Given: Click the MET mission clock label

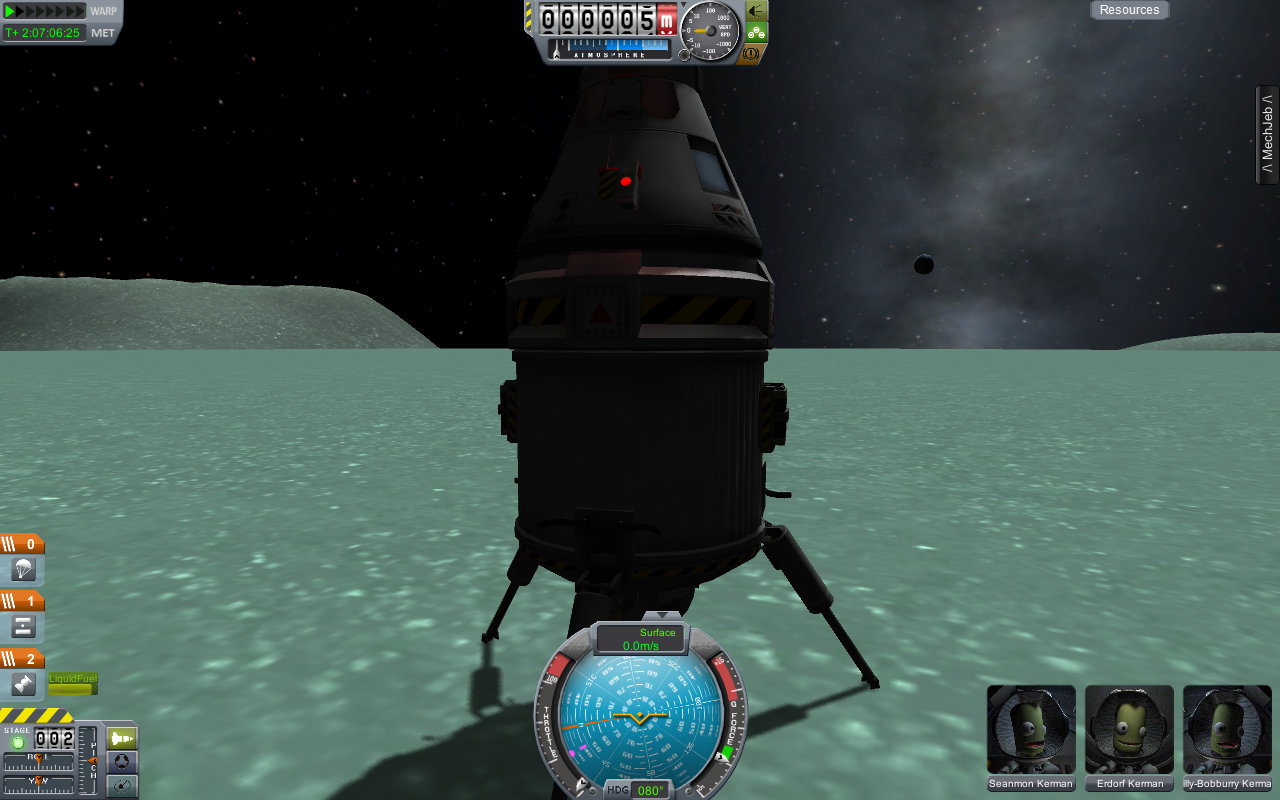Looking at the screenshot, I should [x=103, y=33].
